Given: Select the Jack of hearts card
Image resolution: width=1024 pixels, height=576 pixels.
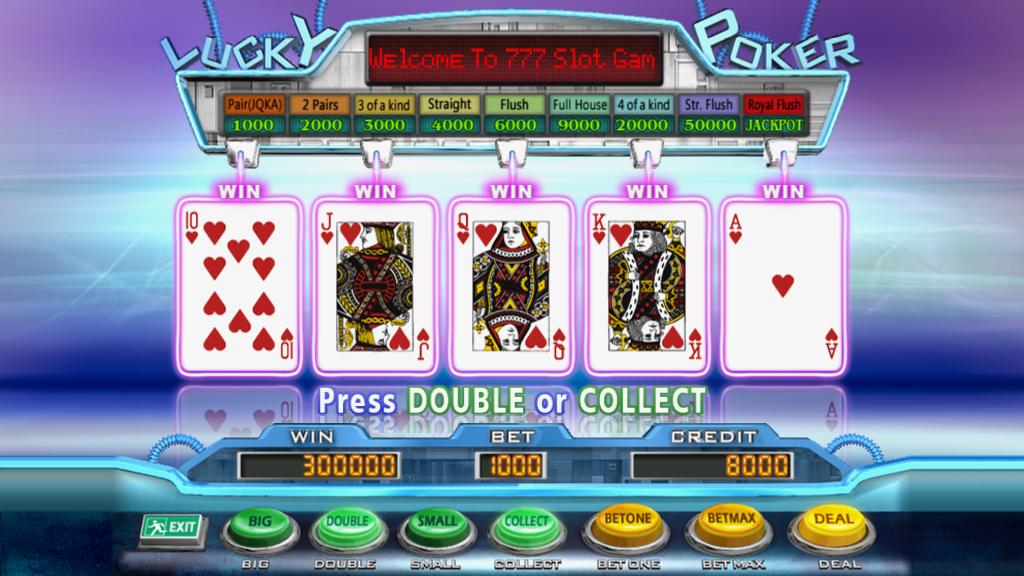Looking at the screenshot, I should (x=375, y=285).
